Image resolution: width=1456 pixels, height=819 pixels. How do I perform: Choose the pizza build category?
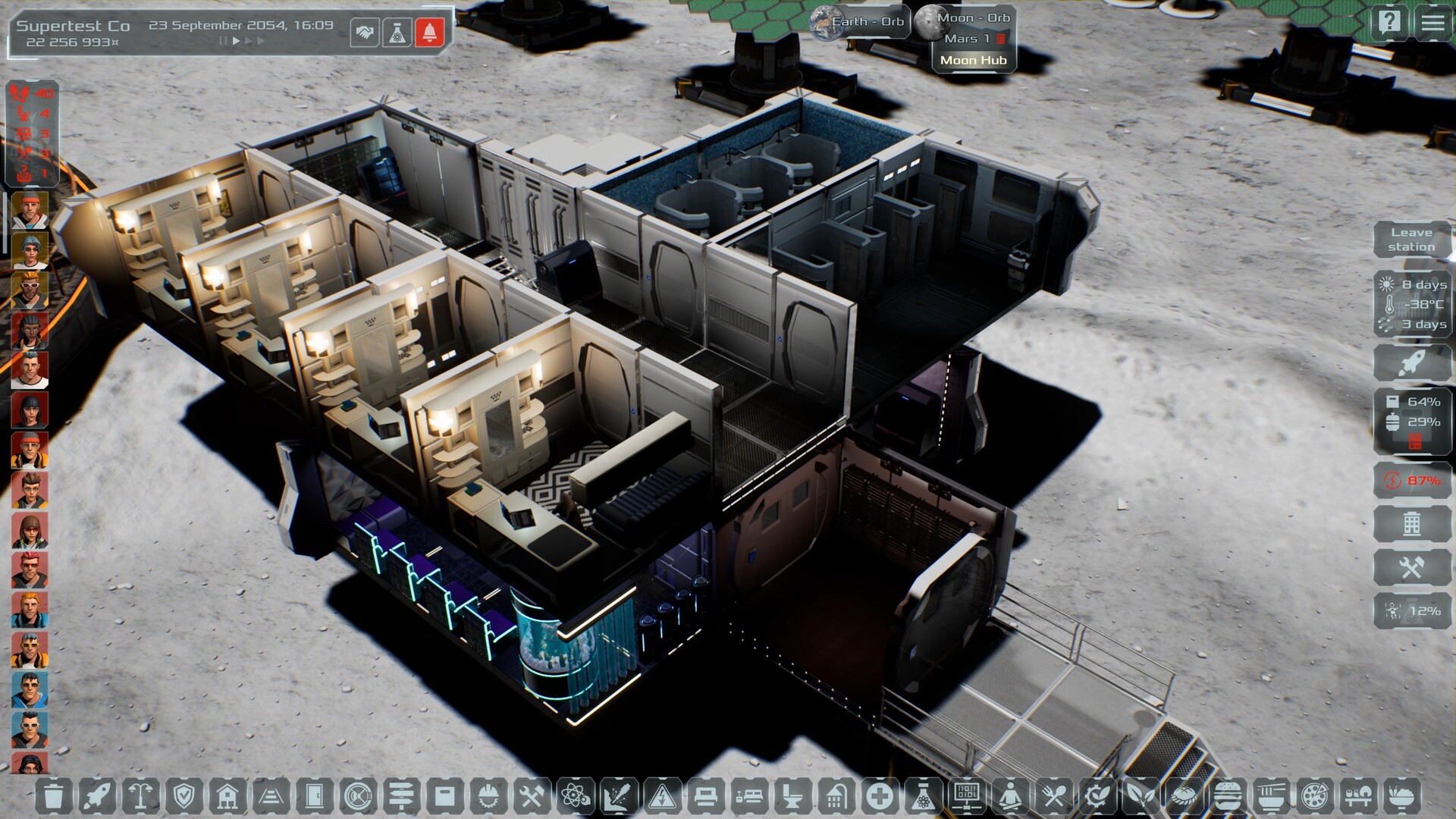(x=1313, y=796)
